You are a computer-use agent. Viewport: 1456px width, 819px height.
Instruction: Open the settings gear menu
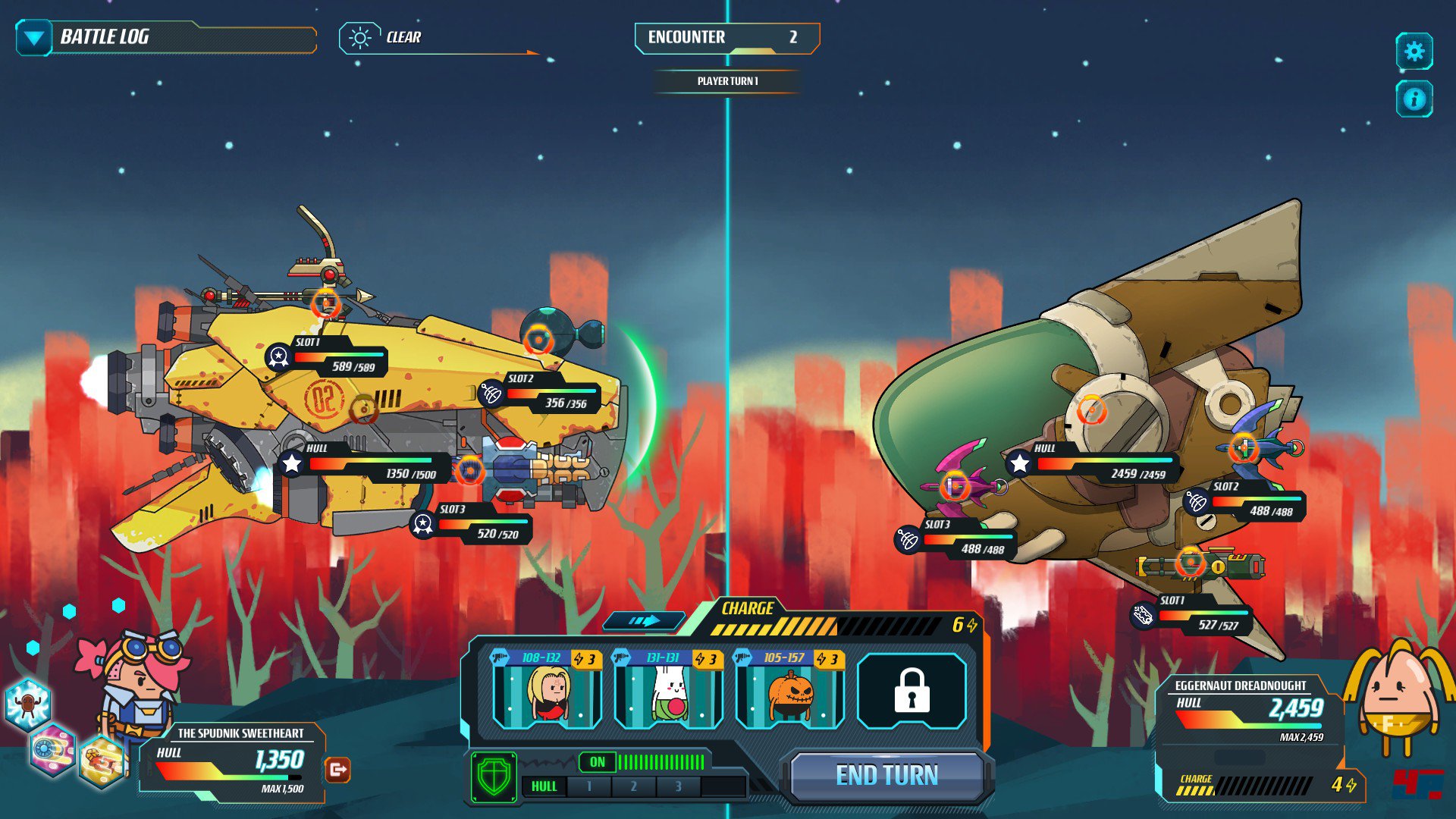point(1414,52)
